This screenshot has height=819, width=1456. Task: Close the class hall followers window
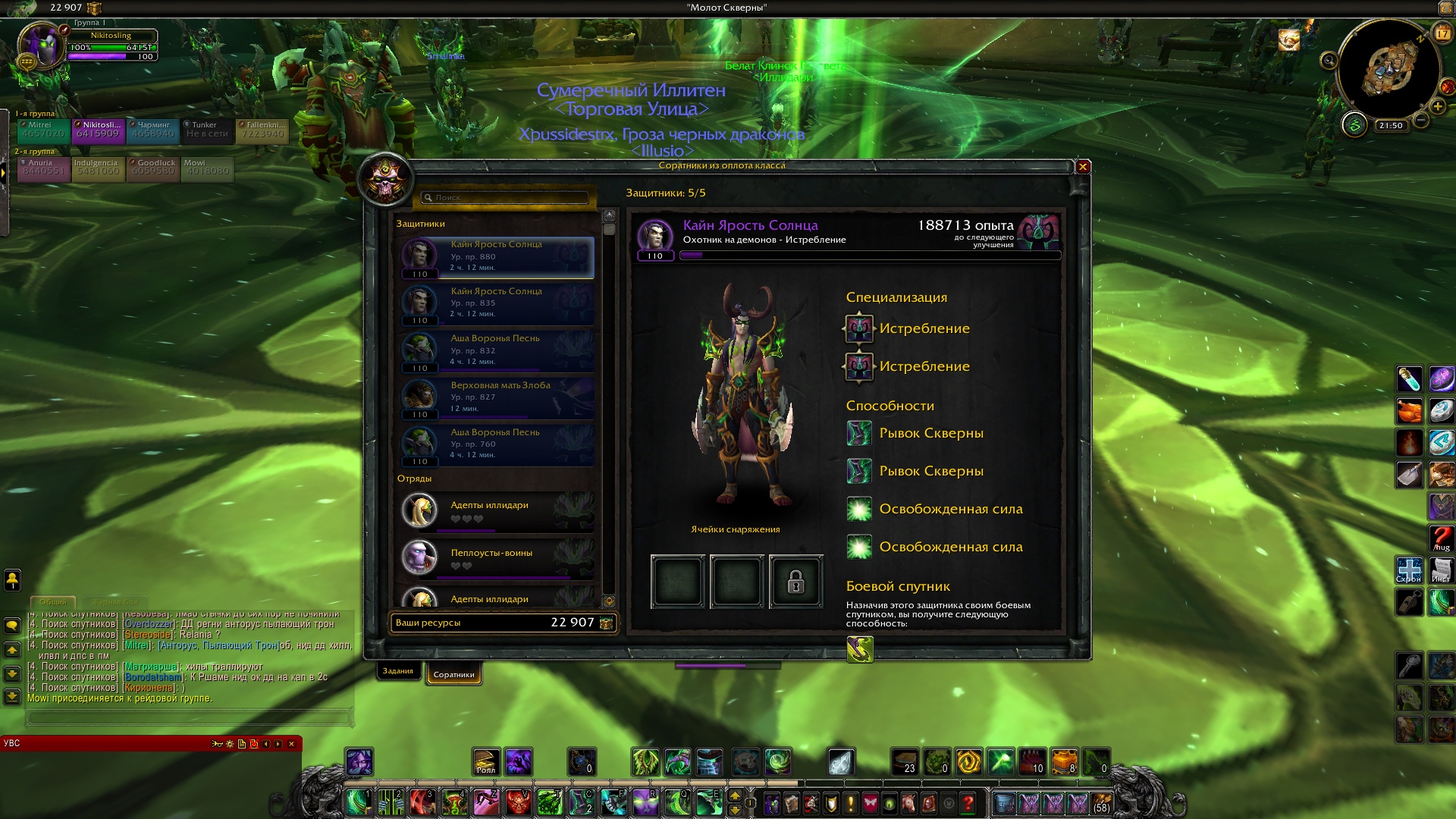point(1083,167)
